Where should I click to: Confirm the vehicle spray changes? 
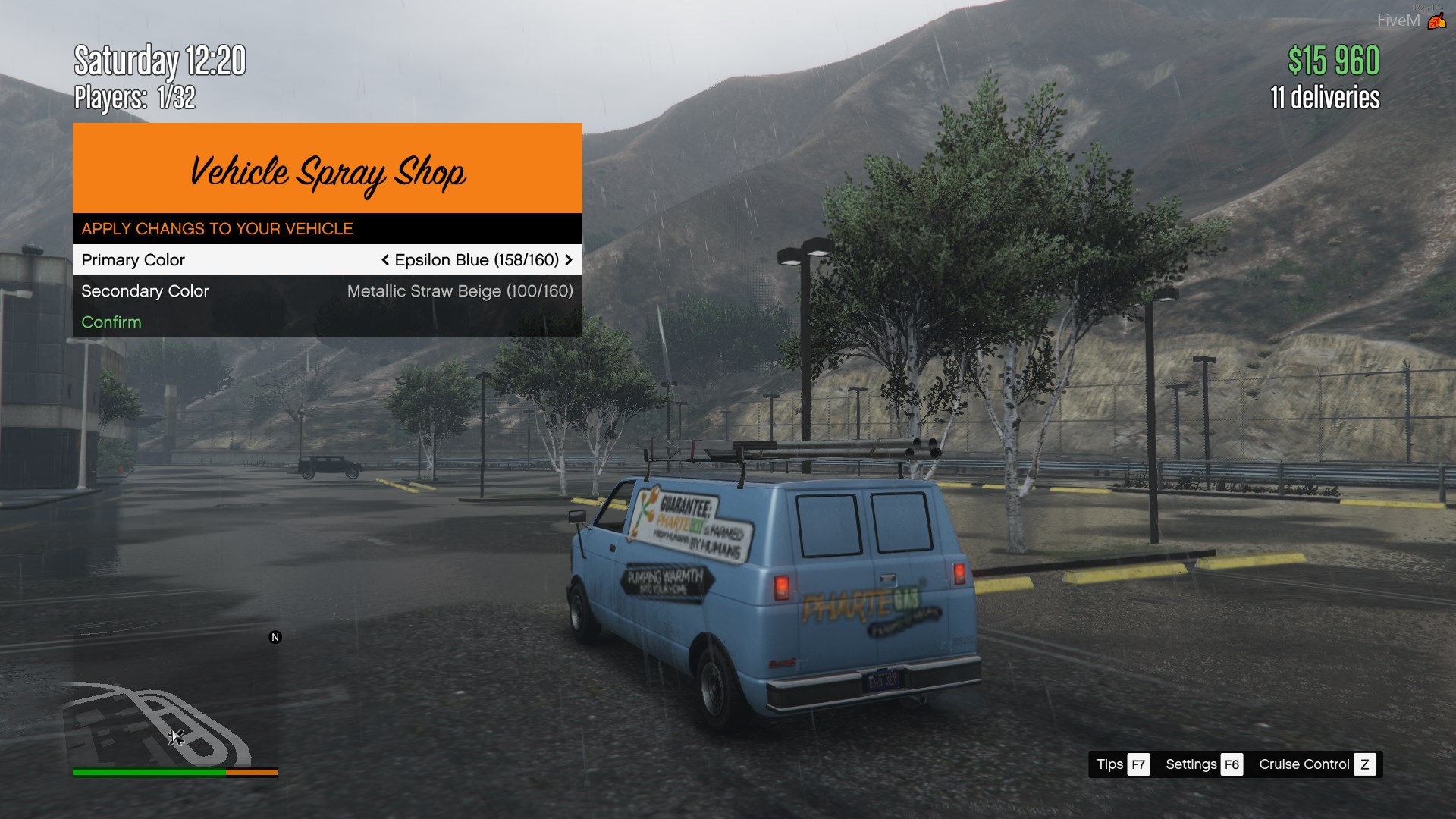tap(111, 322)
